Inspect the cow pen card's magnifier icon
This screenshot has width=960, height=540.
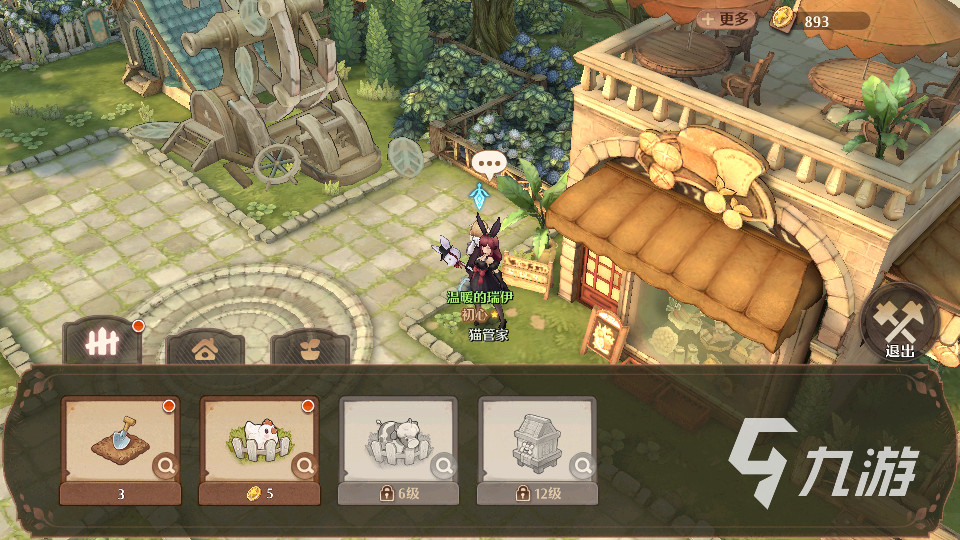443,465
